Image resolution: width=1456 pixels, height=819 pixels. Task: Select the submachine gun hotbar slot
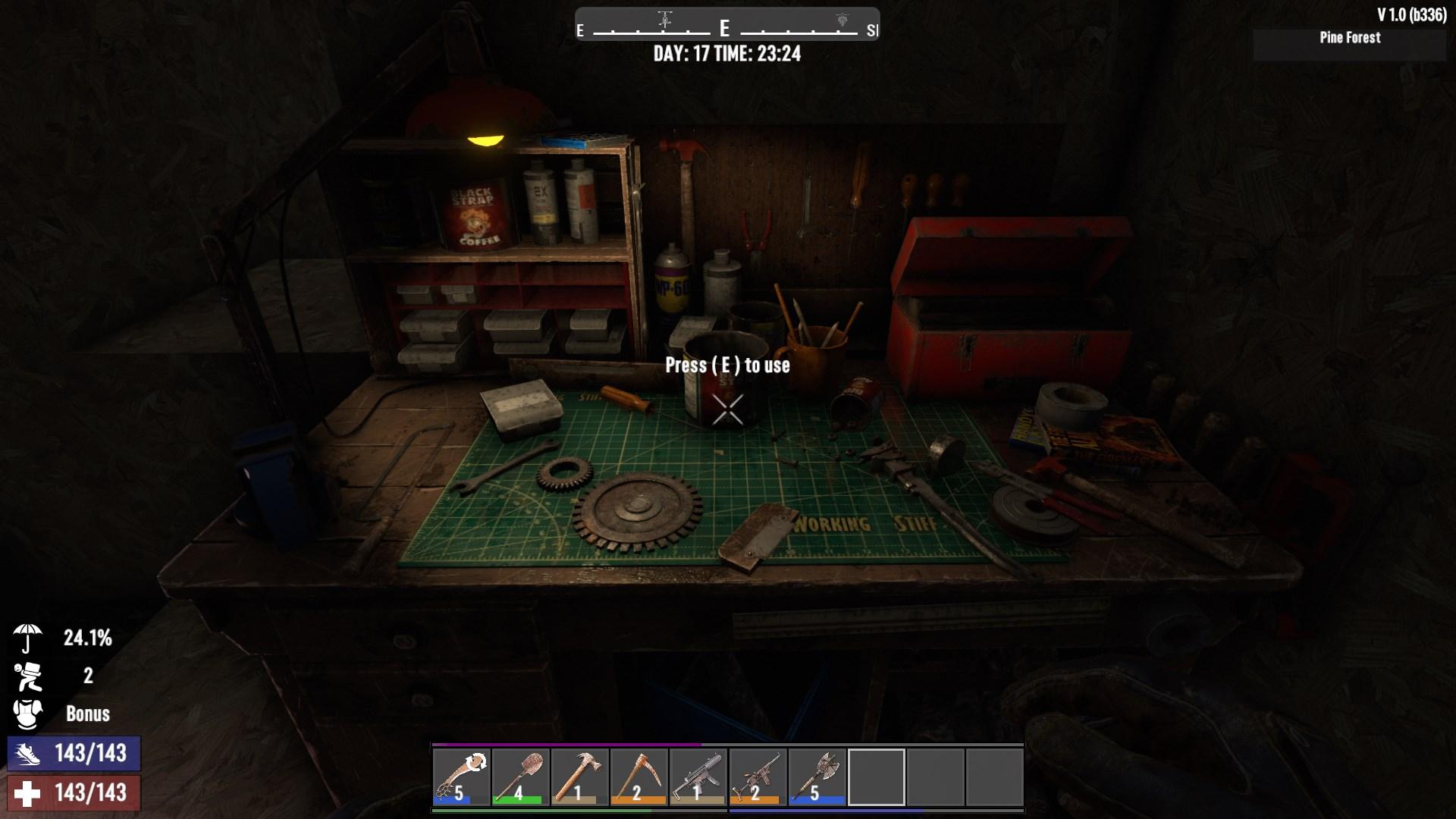(x=698, y=777)
